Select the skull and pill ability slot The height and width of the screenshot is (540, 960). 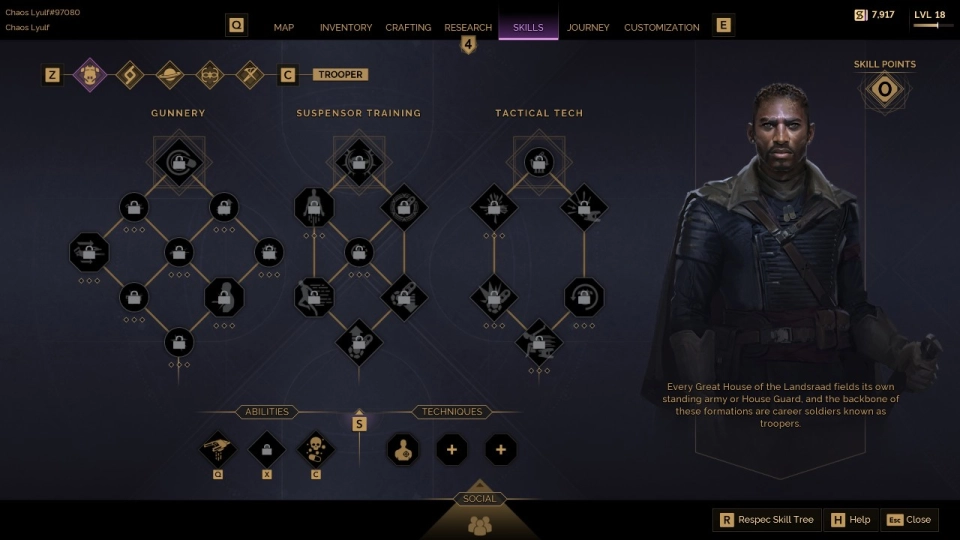pos(315,449)
